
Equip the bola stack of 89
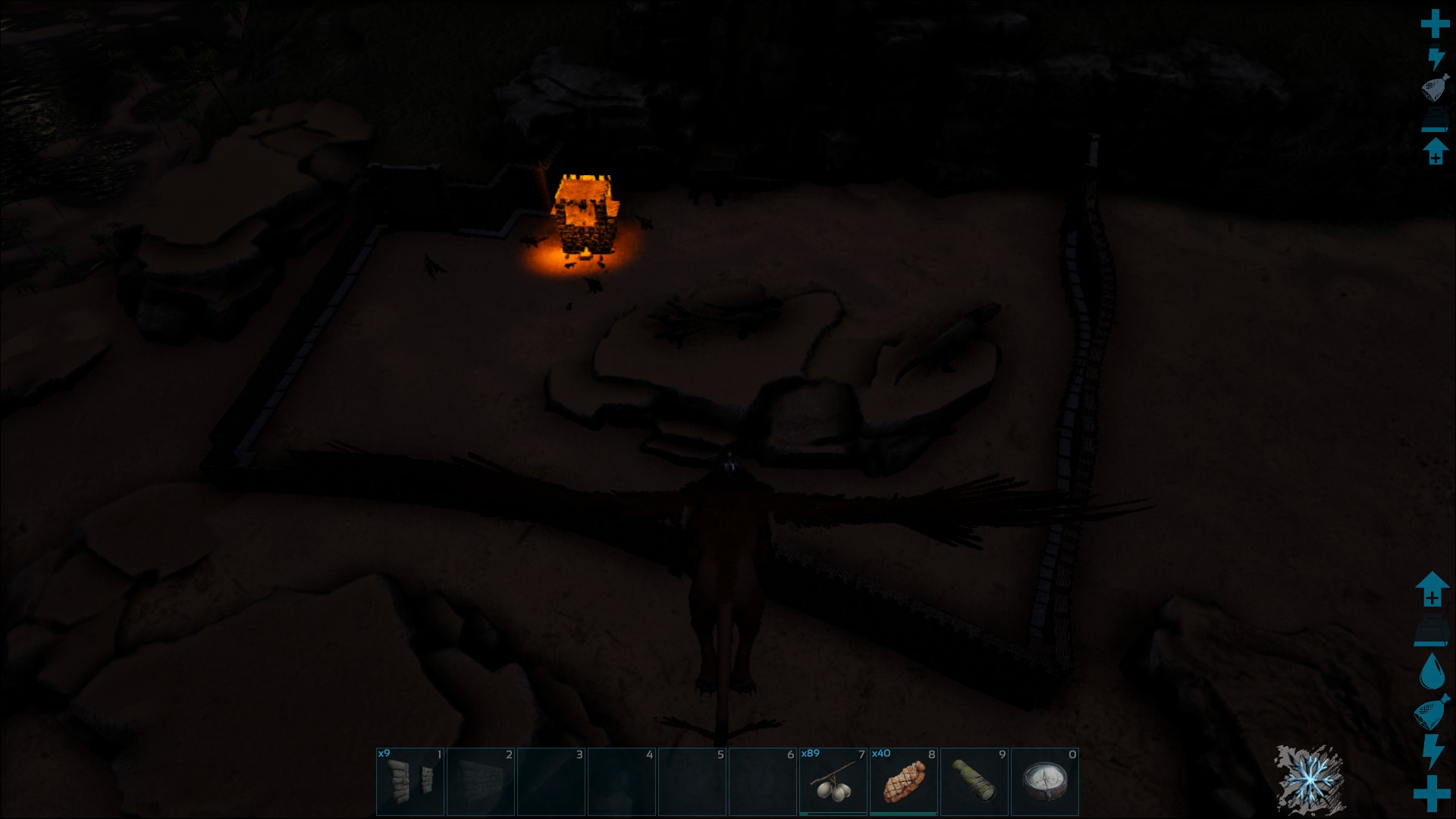833,782
